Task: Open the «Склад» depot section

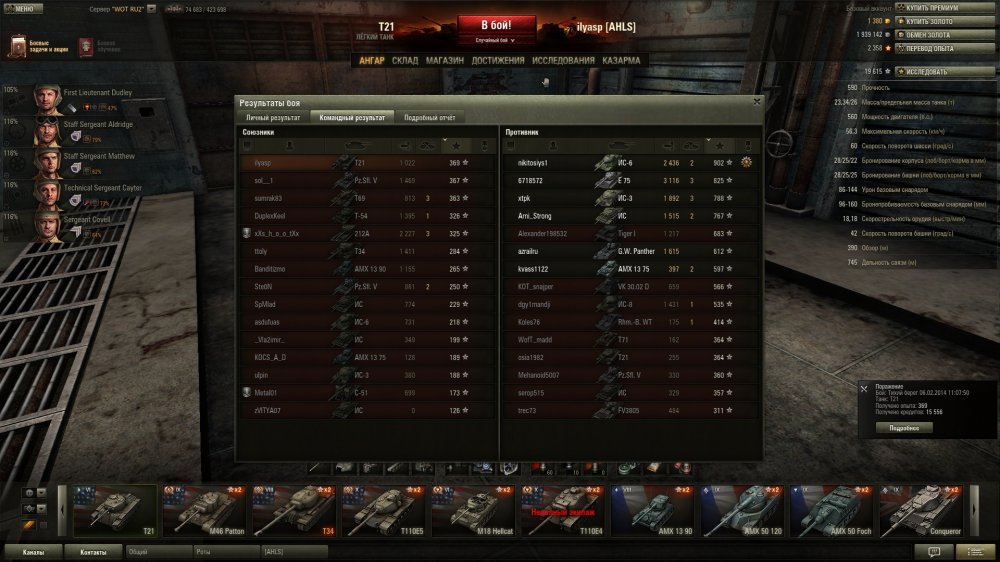Action: point(405,60)
